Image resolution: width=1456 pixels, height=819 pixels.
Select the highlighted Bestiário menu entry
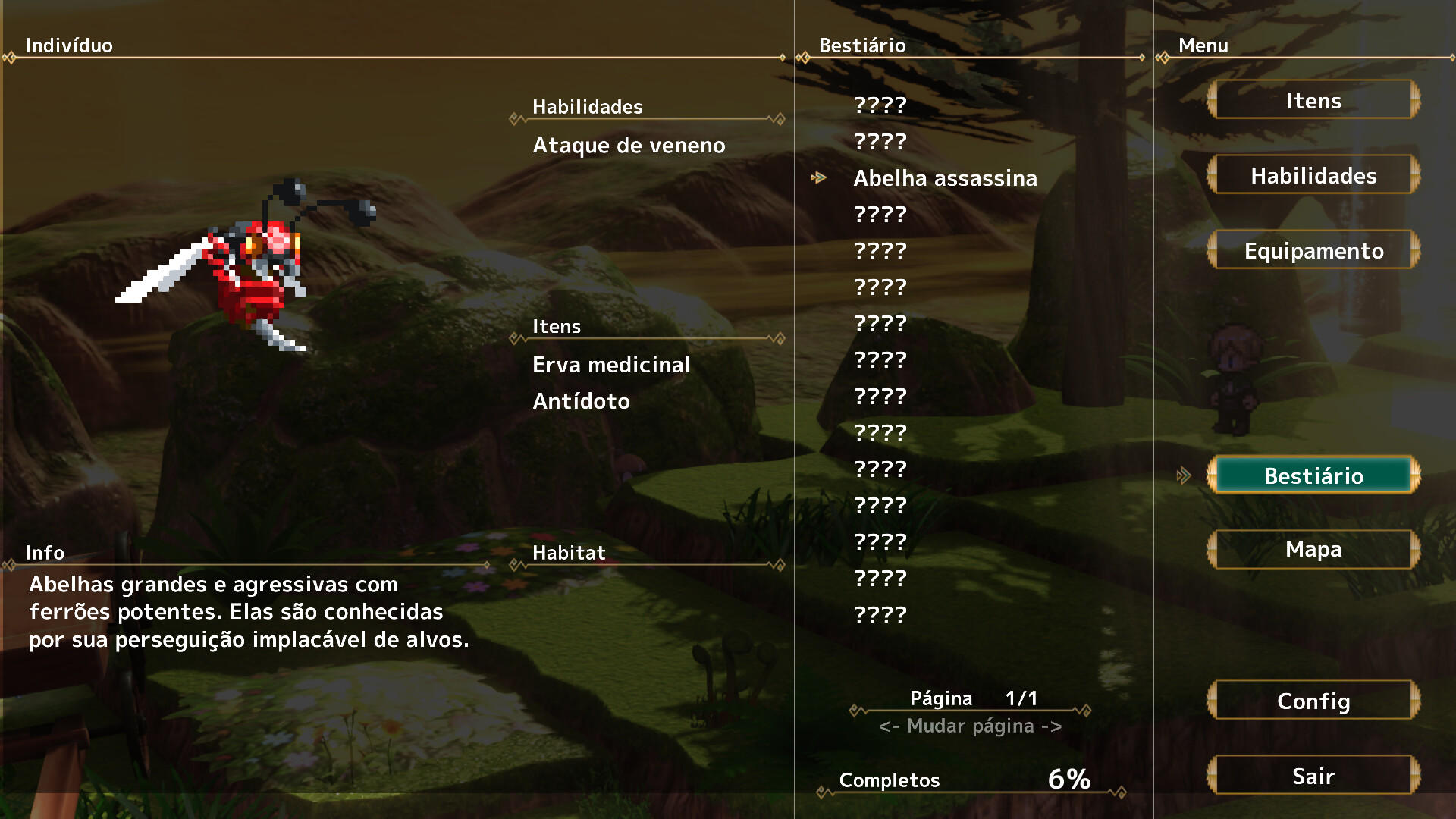pos(1313,475)
